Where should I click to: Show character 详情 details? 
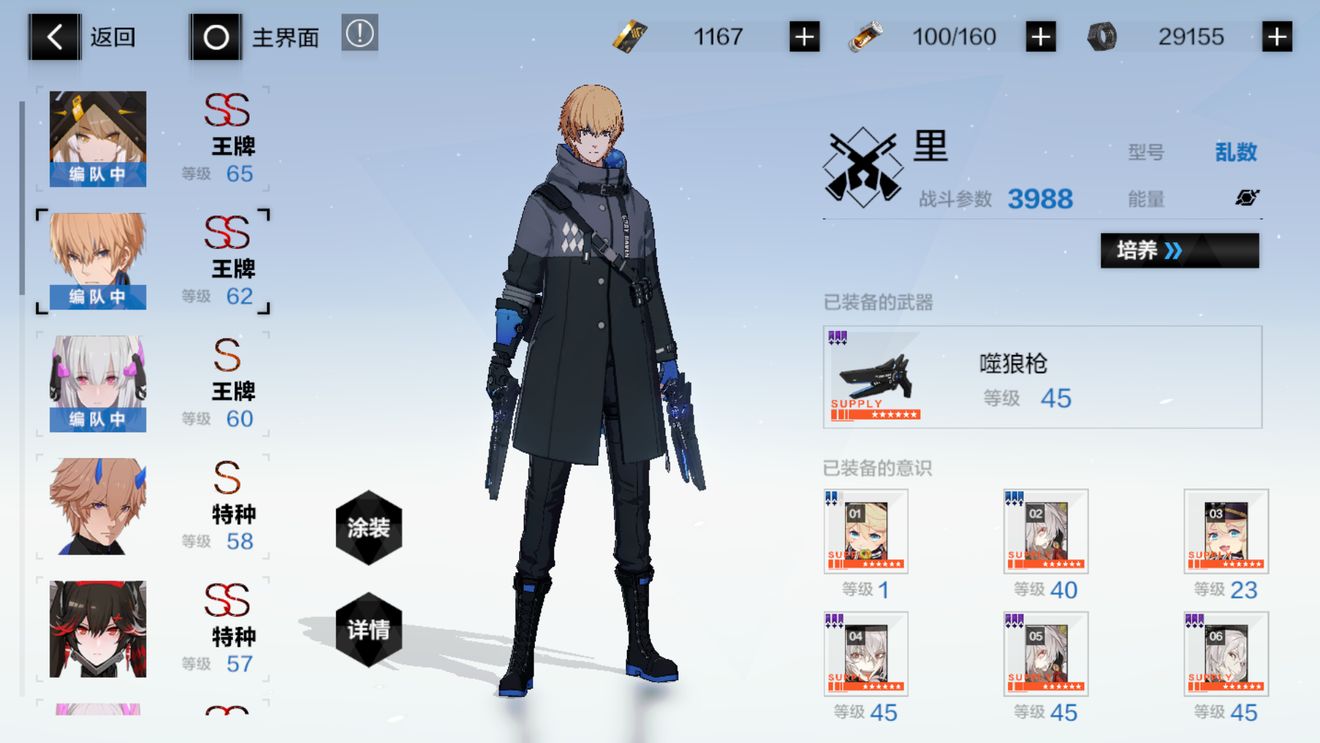pos(369,630)
